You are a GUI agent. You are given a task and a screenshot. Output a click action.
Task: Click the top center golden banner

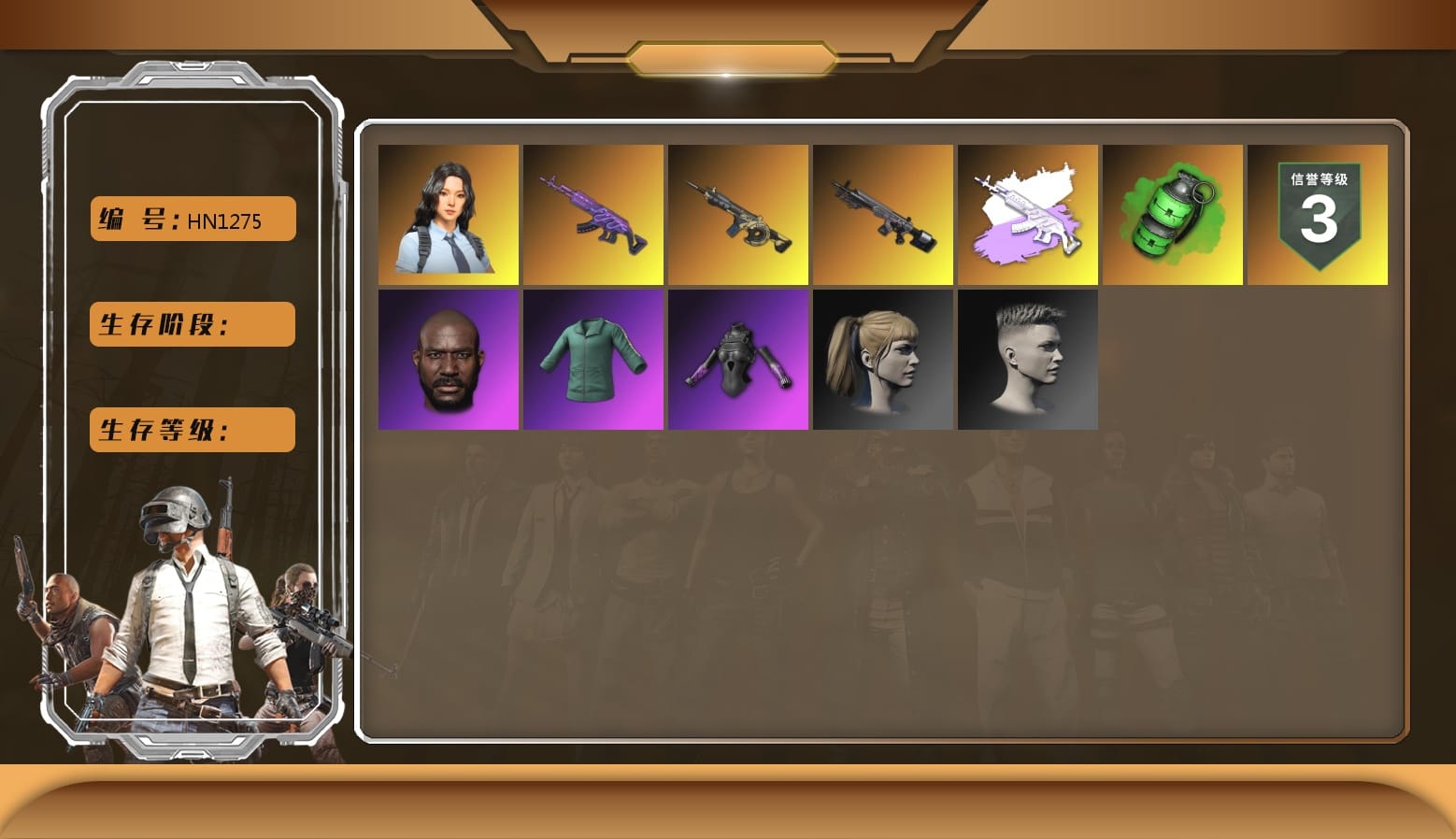pos(728,56)
